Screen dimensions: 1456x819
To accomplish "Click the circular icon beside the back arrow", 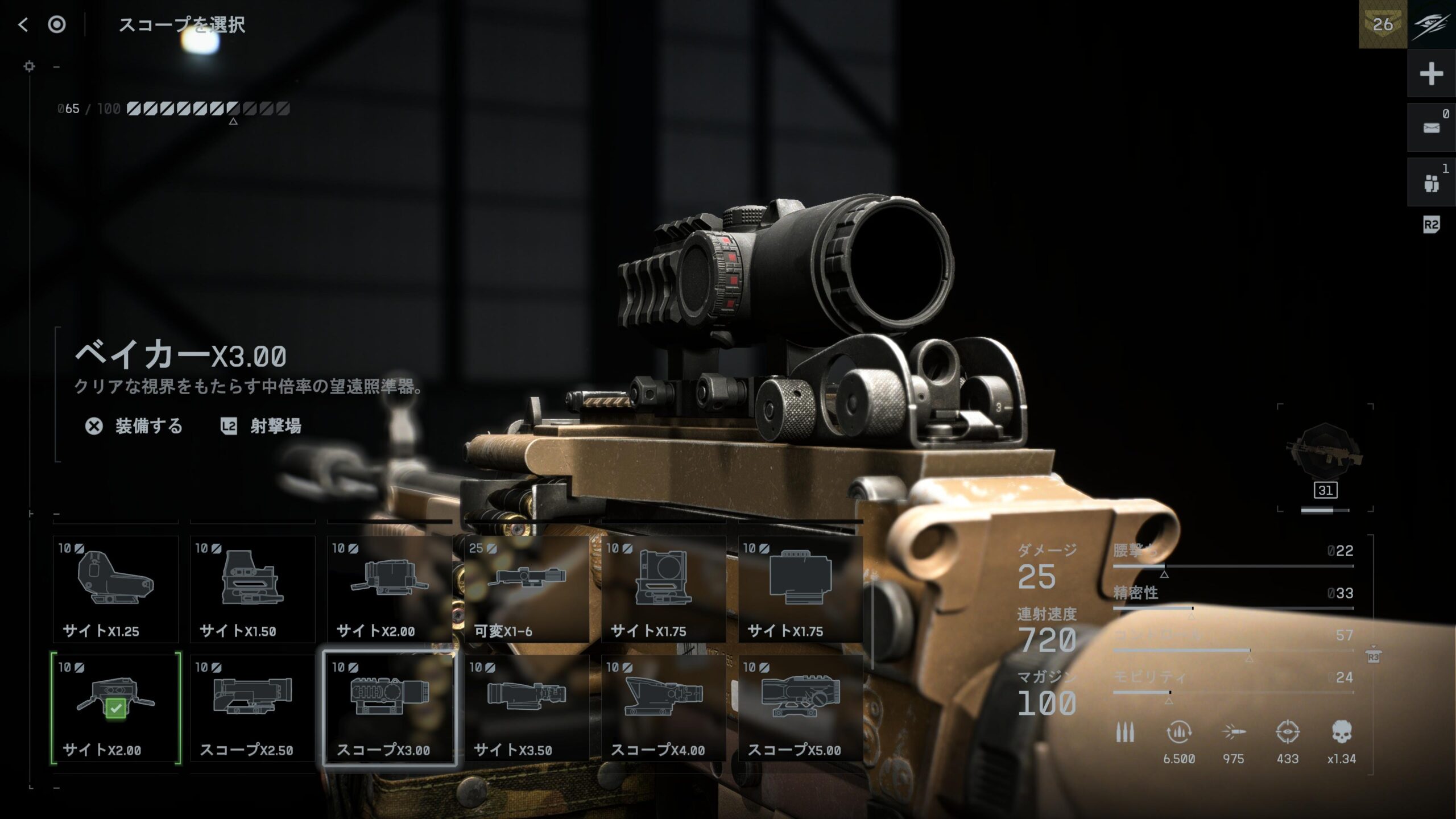I will 57,24.
